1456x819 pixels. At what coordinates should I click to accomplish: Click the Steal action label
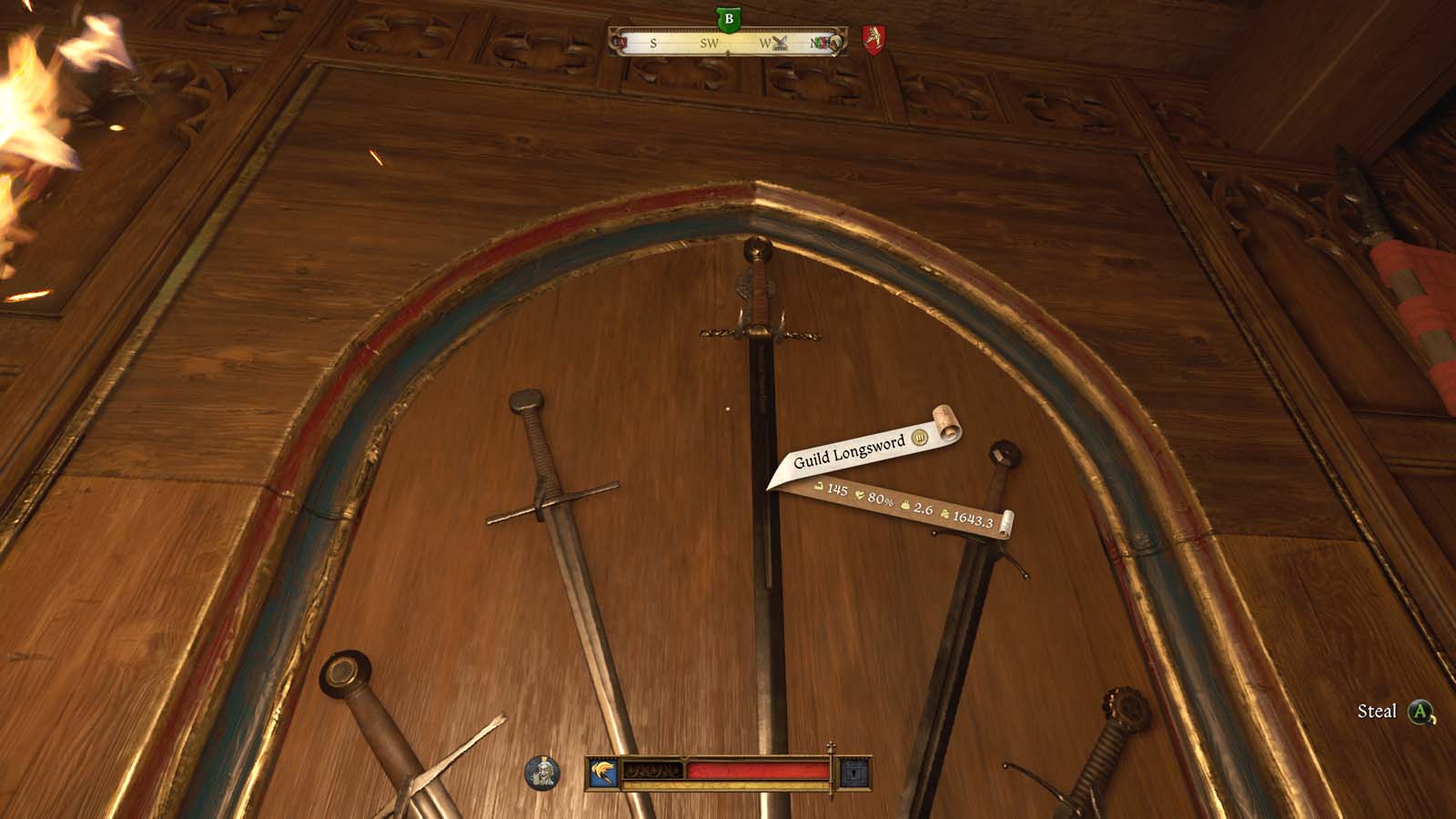[x=1379, y=711]
